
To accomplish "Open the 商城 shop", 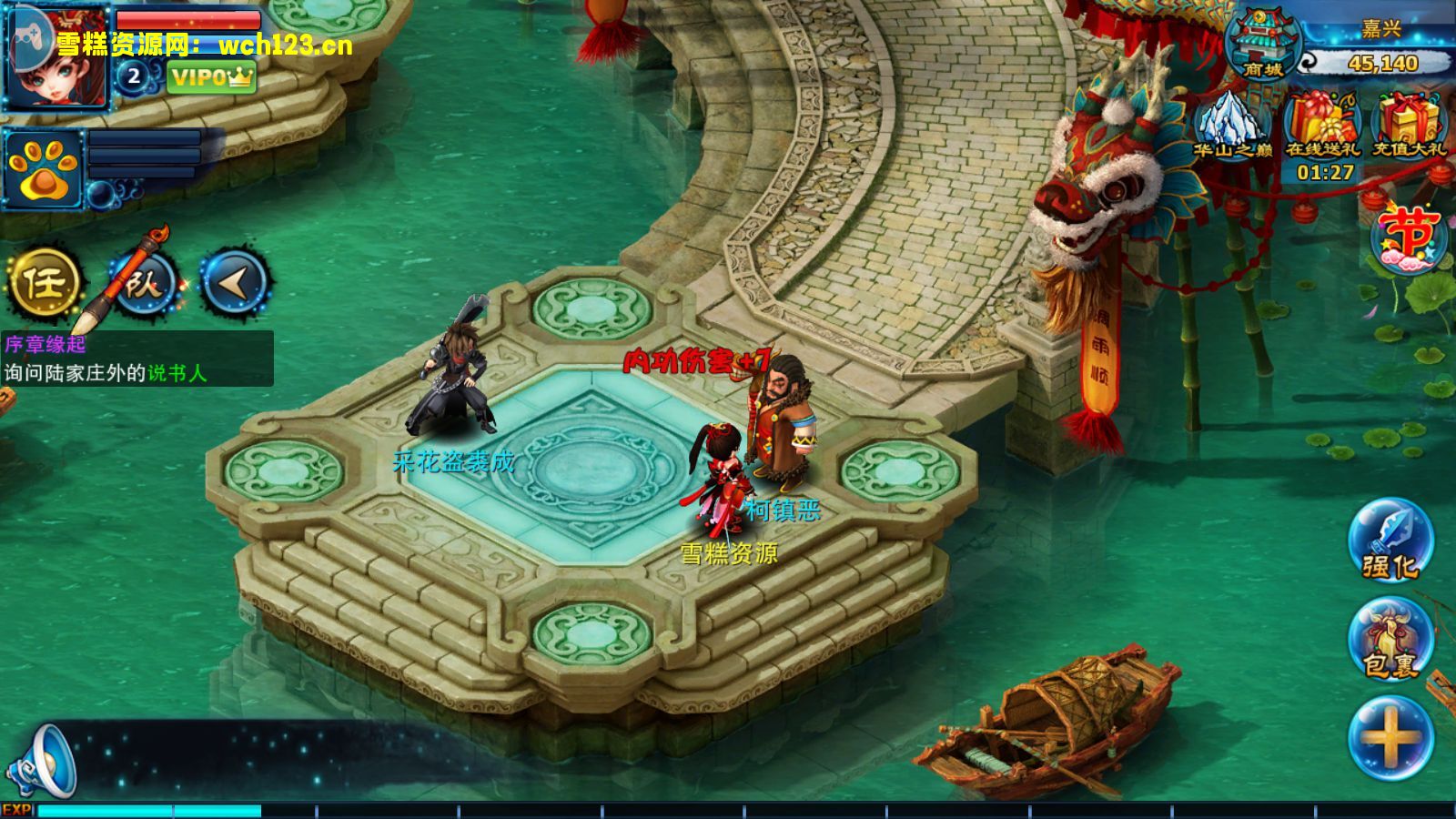I will [1263, 45].
